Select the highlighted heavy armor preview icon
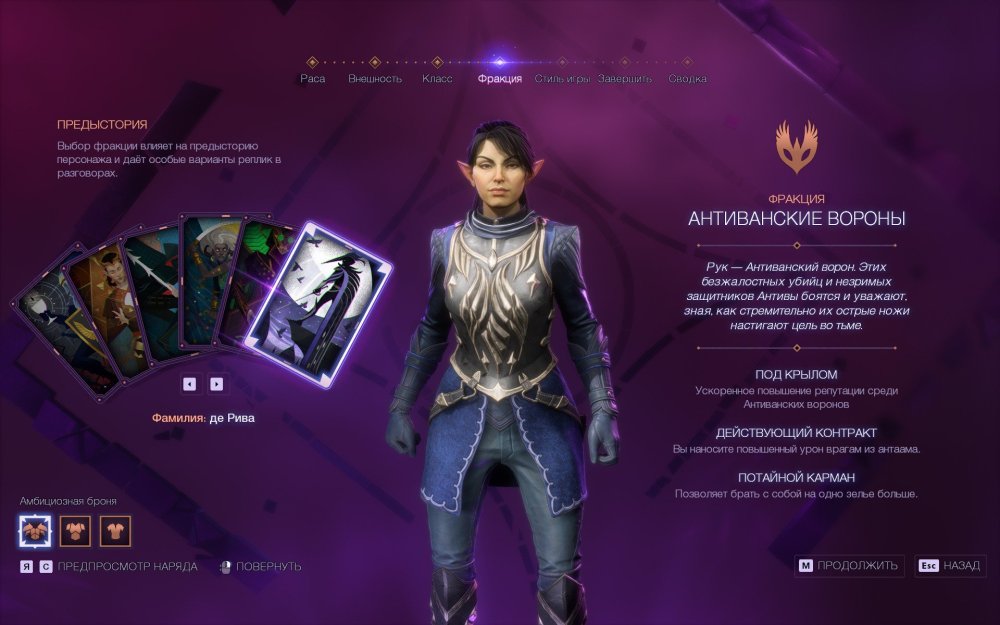 [x=36, y=530]
